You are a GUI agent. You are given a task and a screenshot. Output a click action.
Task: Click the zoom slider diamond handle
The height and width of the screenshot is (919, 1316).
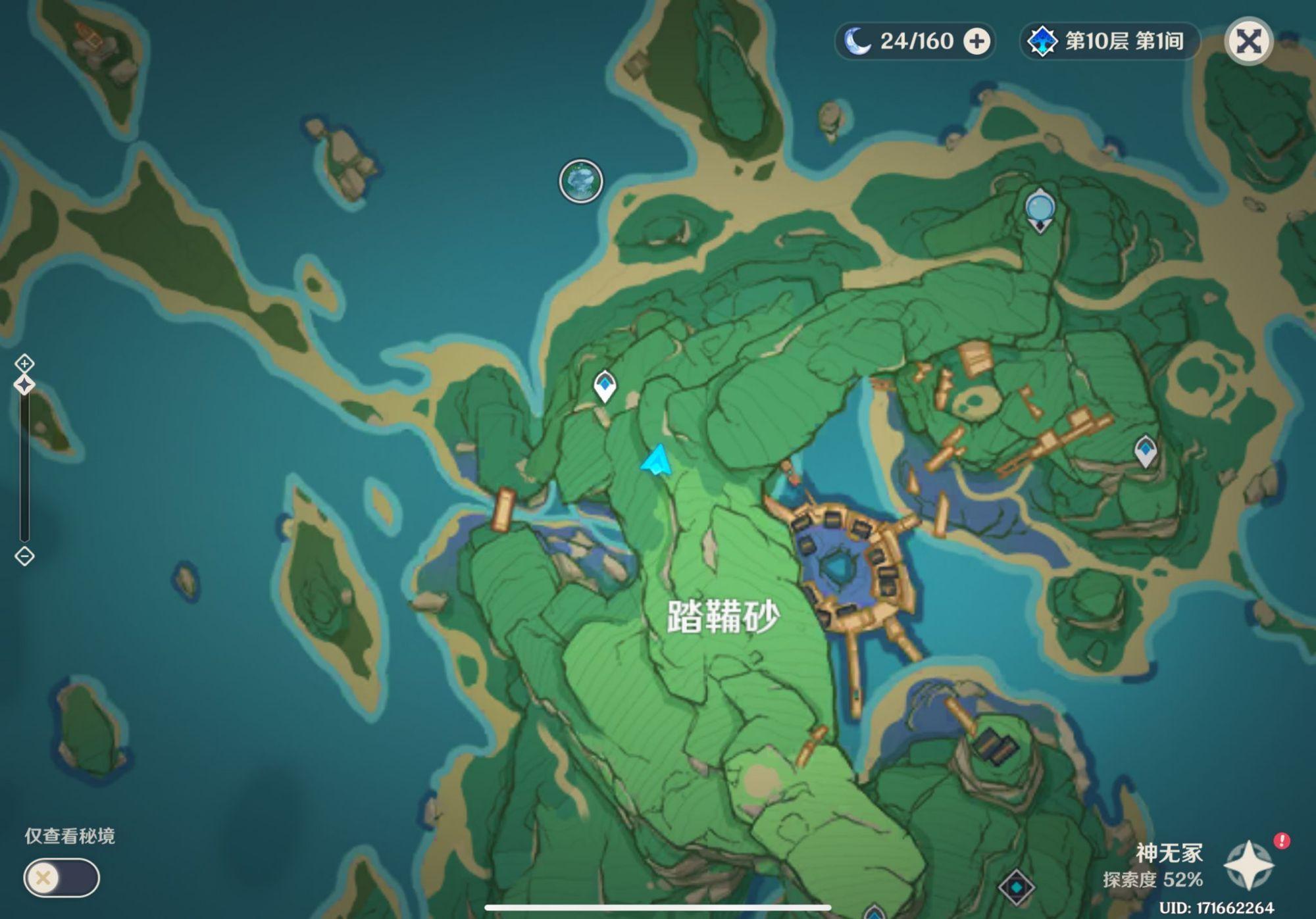point(24,385)
